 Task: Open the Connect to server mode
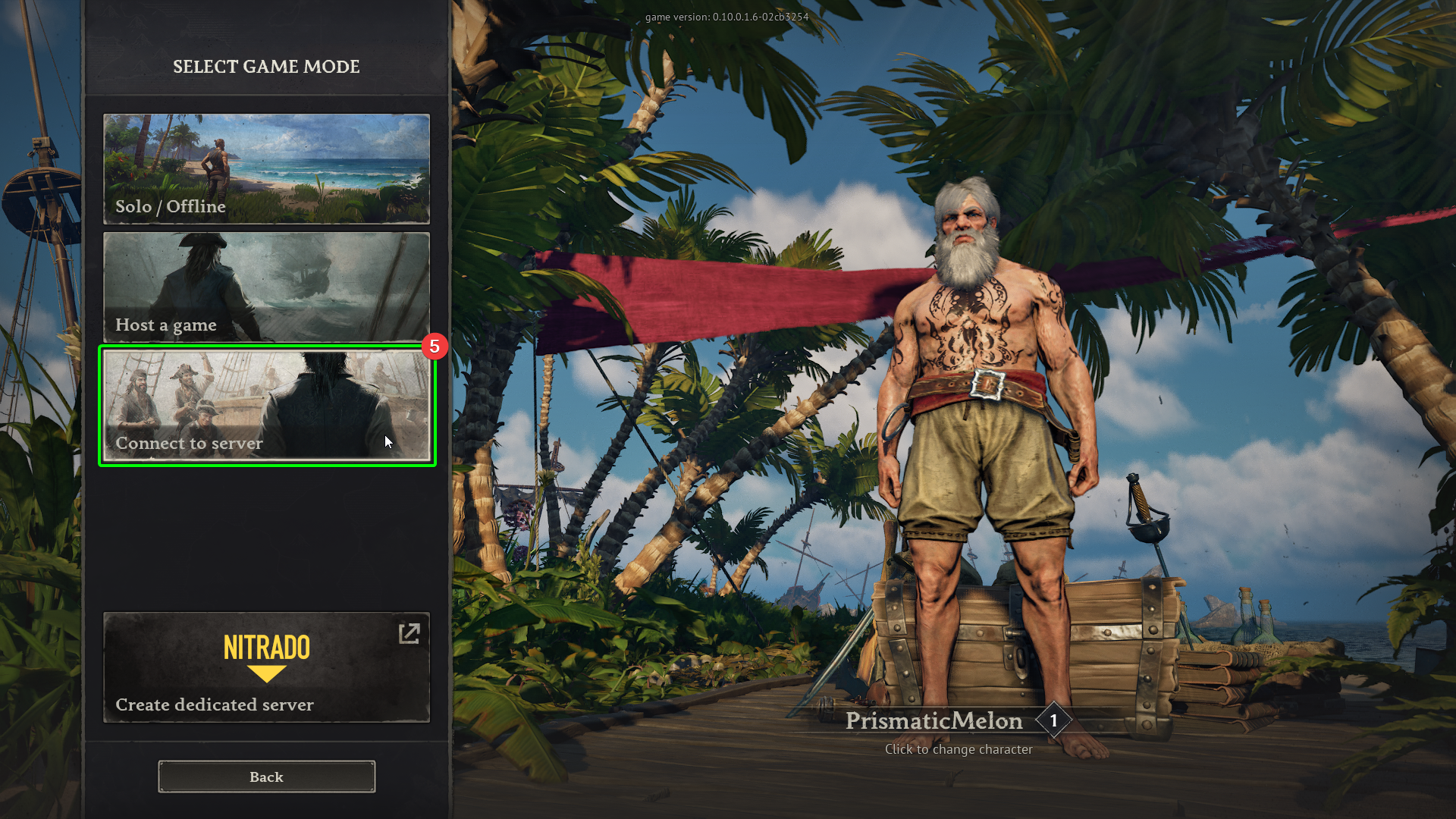(266, 405)
